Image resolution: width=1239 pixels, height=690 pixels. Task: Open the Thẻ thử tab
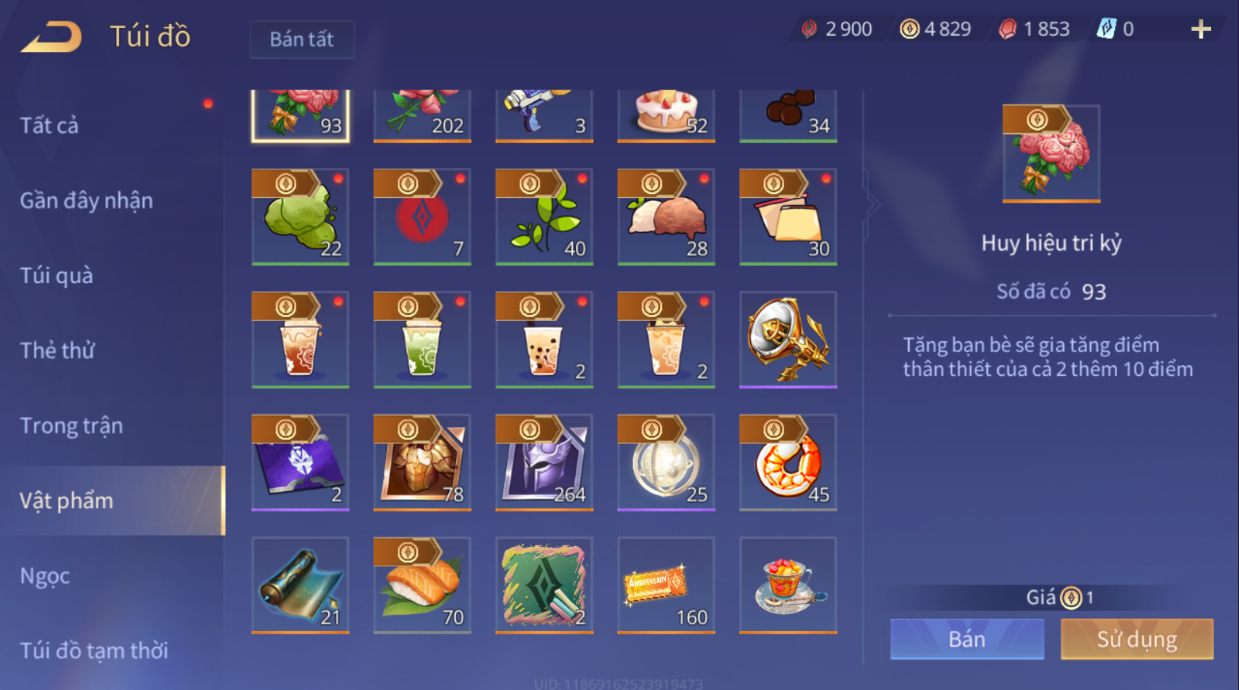coord(57,350)
